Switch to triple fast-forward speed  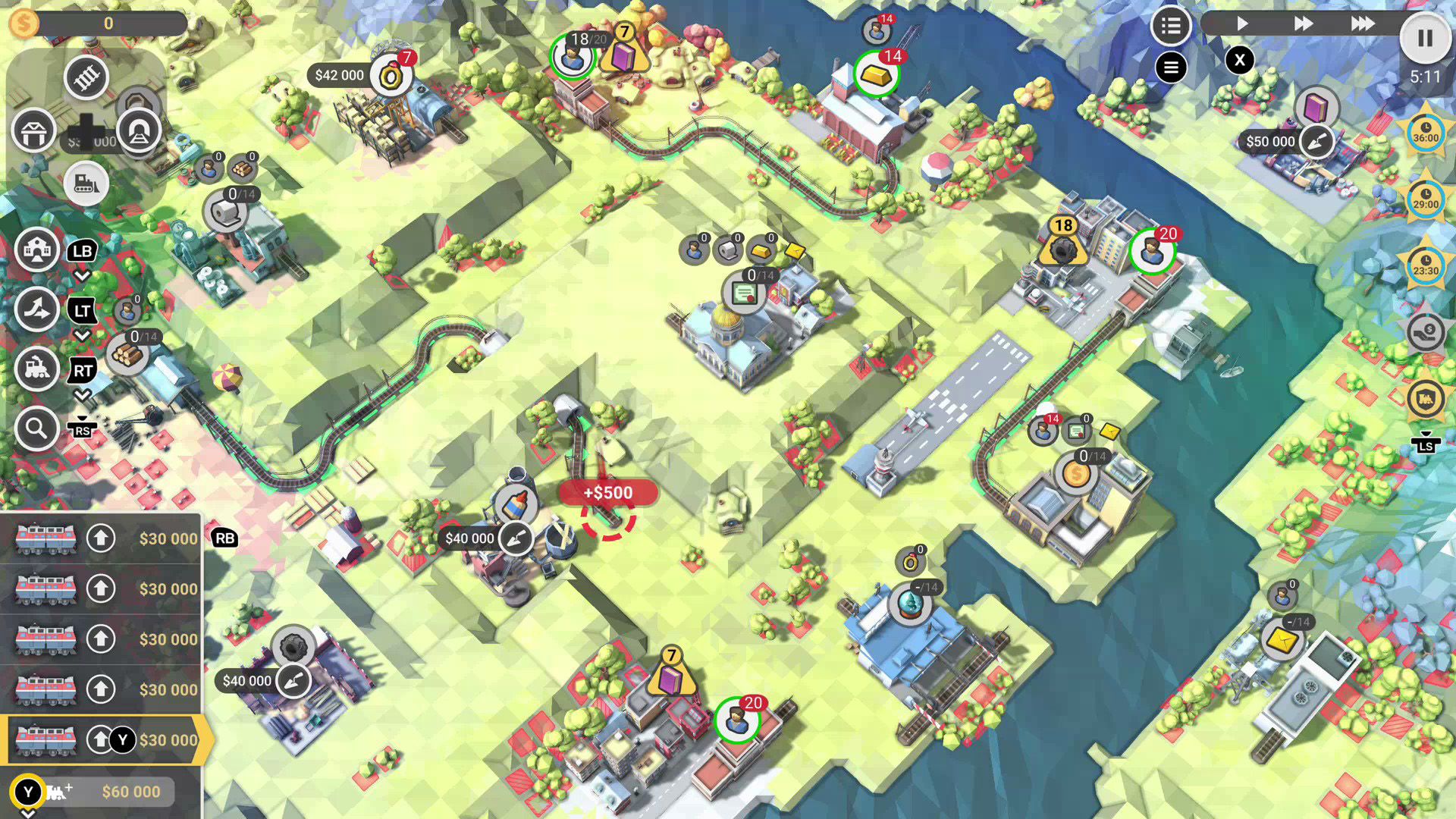tap(1362, 24)
